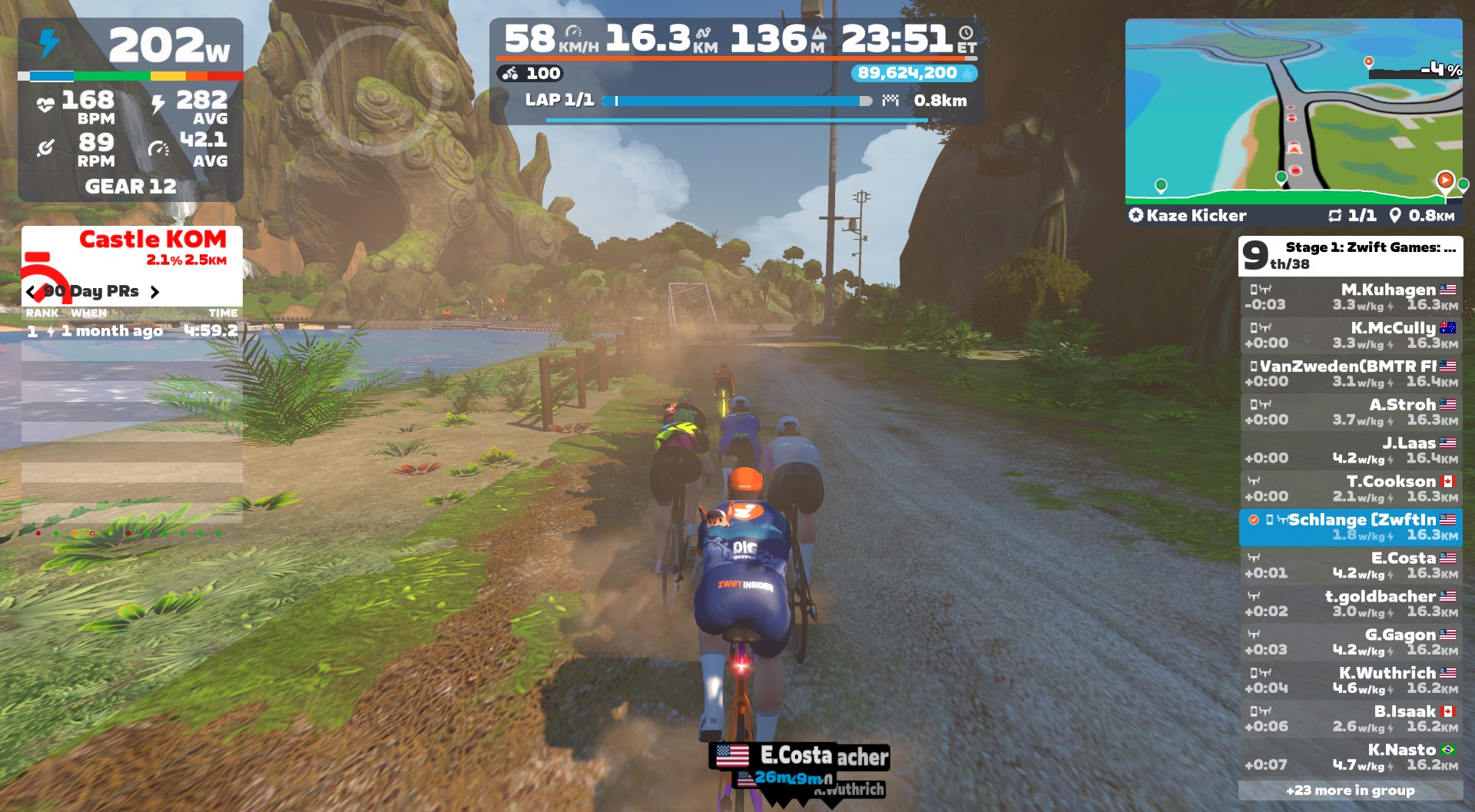This screenshot has width=1475, height=812.
Task: Select G.Gagon's rider entry
Action: 1351,642
